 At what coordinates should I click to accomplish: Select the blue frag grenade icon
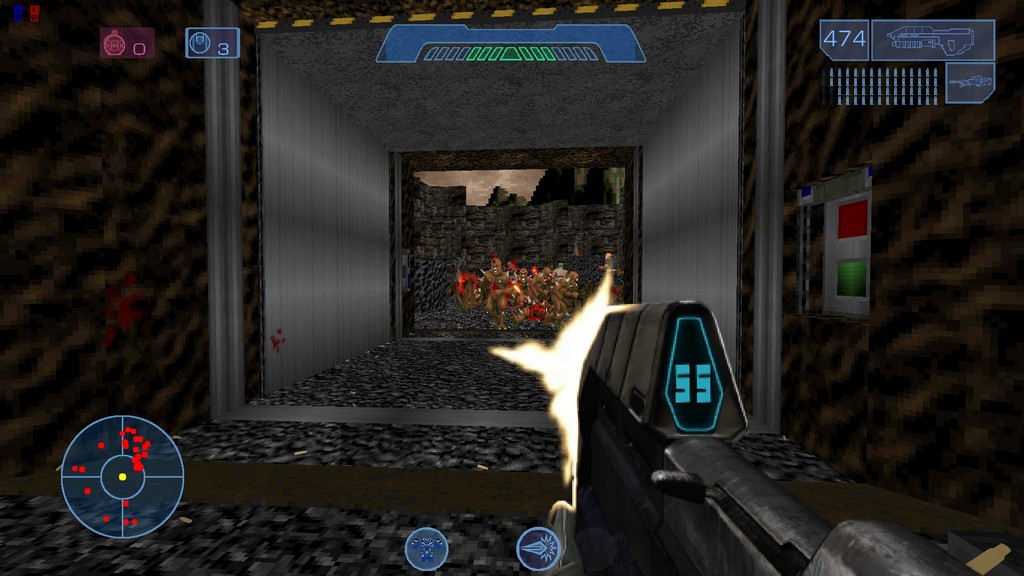201,43
